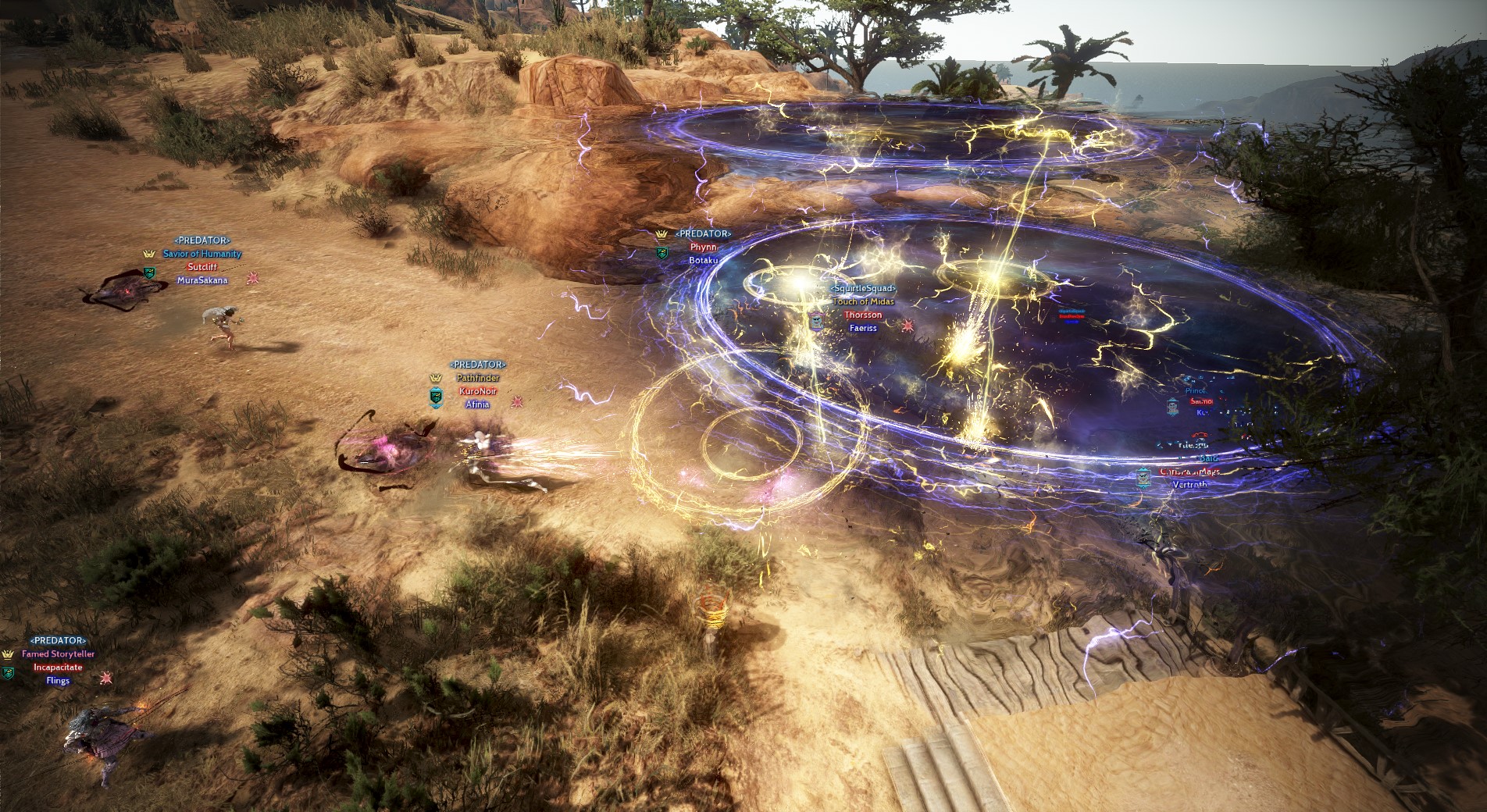Click the player name Botaku
The width and height of the screenshot is (1487, 812).
(x=703, y=261)
